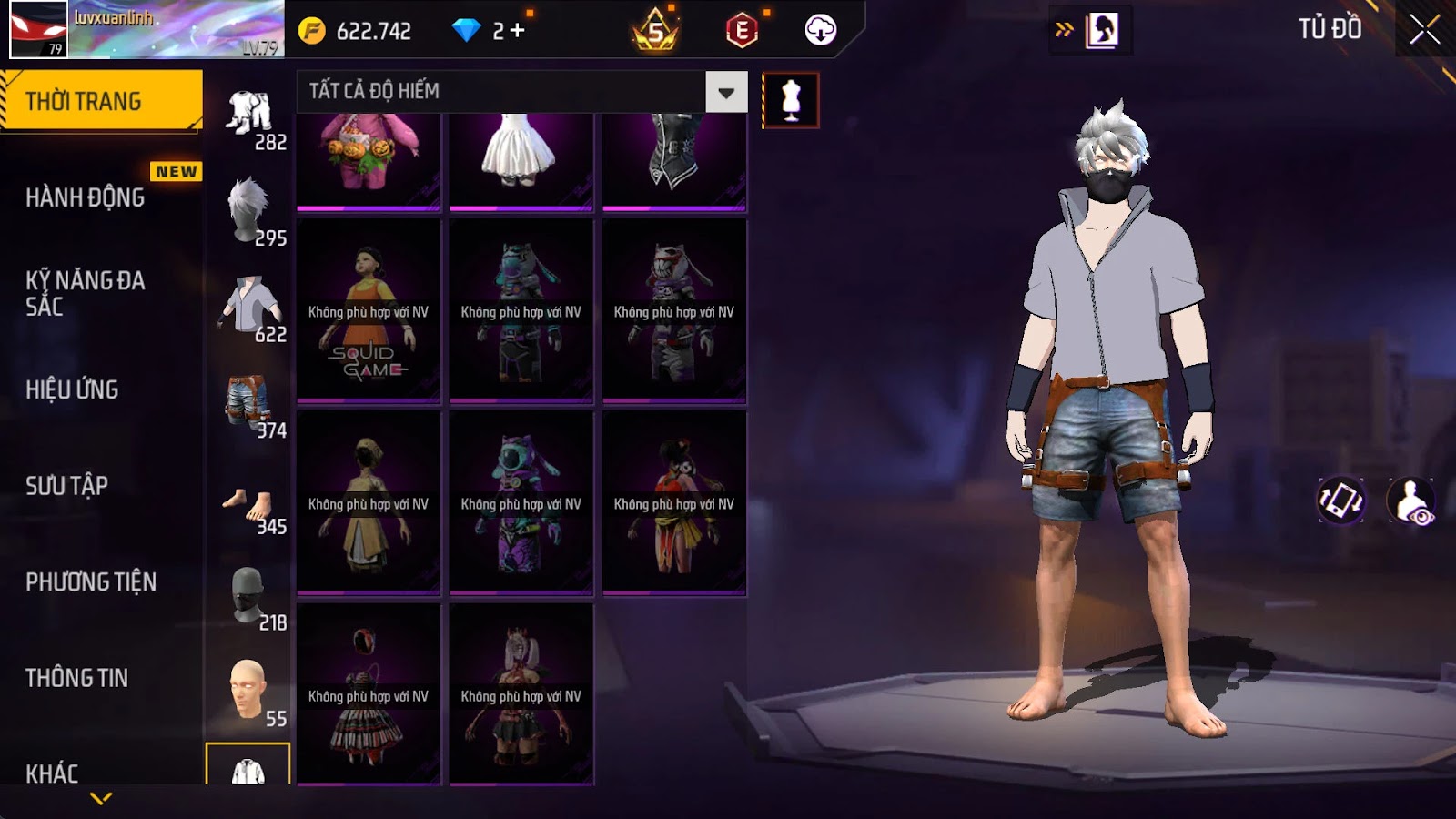The height and width of the screenshot is (819, 1456).
Task: Open the PHƯƠNG TIỆN vehicles section
Action: point(91,581)
